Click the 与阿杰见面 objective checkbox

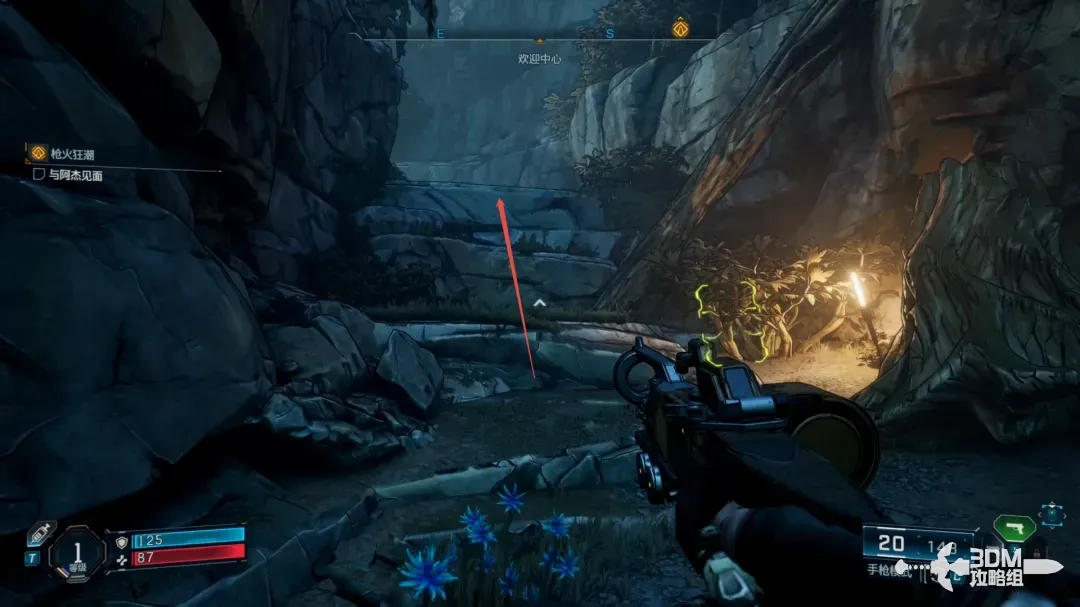[x=39, y=174]
